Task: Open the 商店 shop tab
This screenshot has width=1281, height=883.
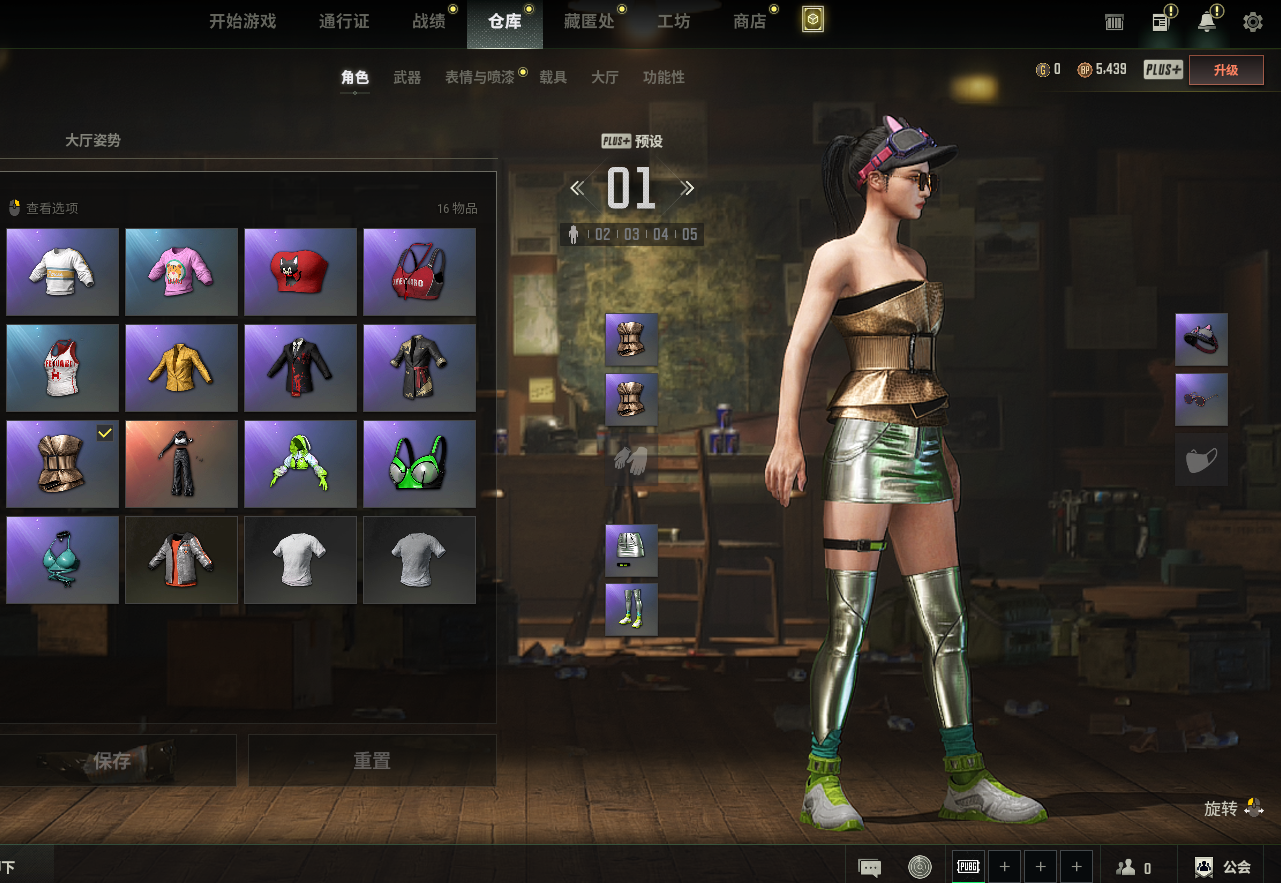Action: (x=749, y=21)
